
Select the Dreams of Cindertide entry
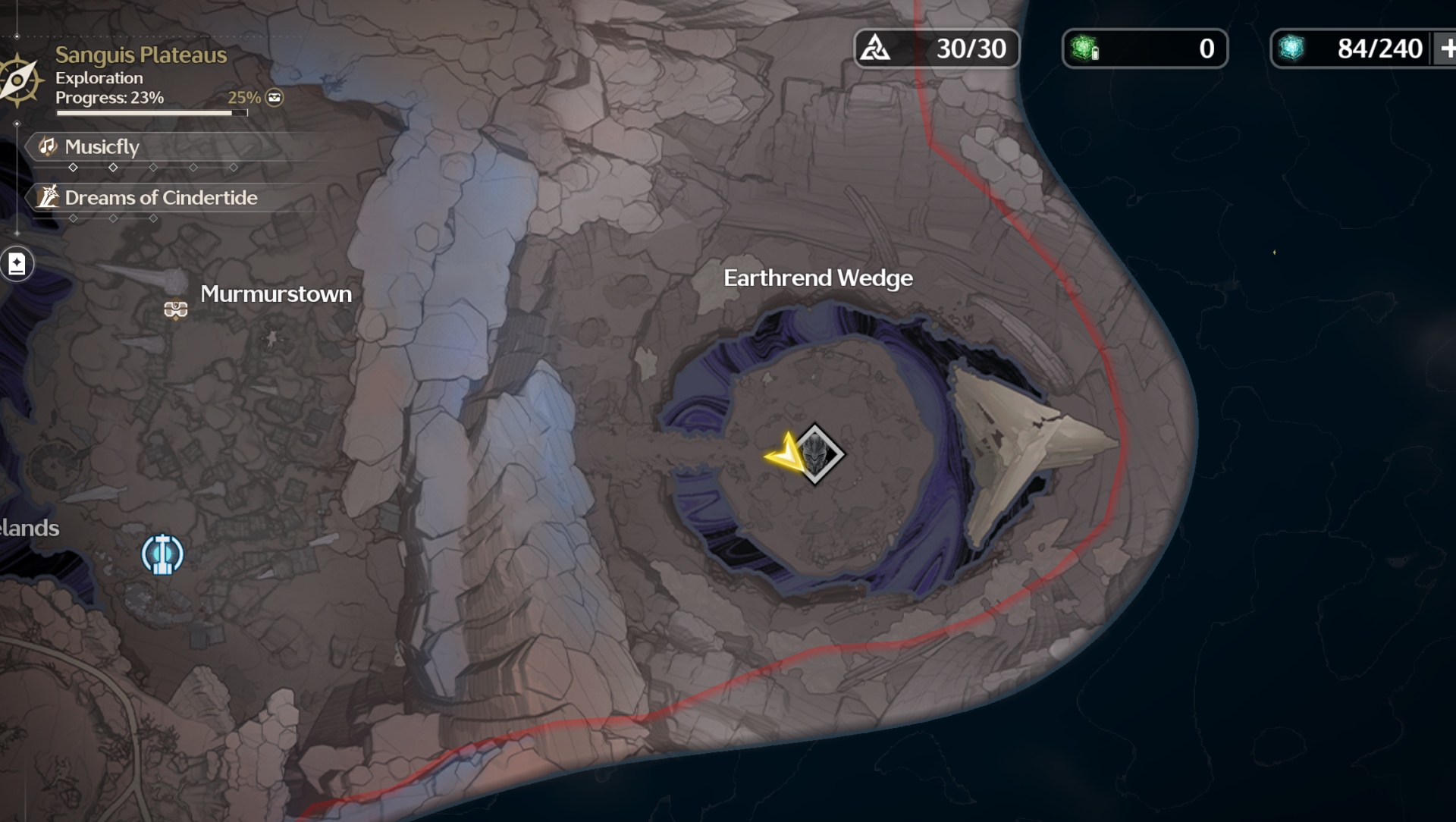pyautogui.click(x=160, y=198)
